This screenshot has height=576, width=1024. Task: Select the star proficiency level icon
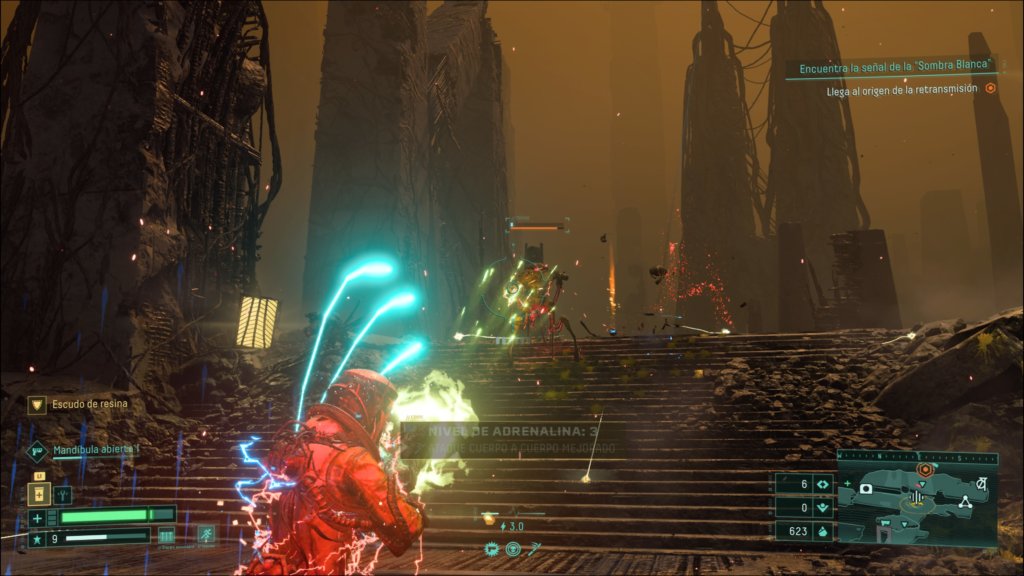pos(37,539)
